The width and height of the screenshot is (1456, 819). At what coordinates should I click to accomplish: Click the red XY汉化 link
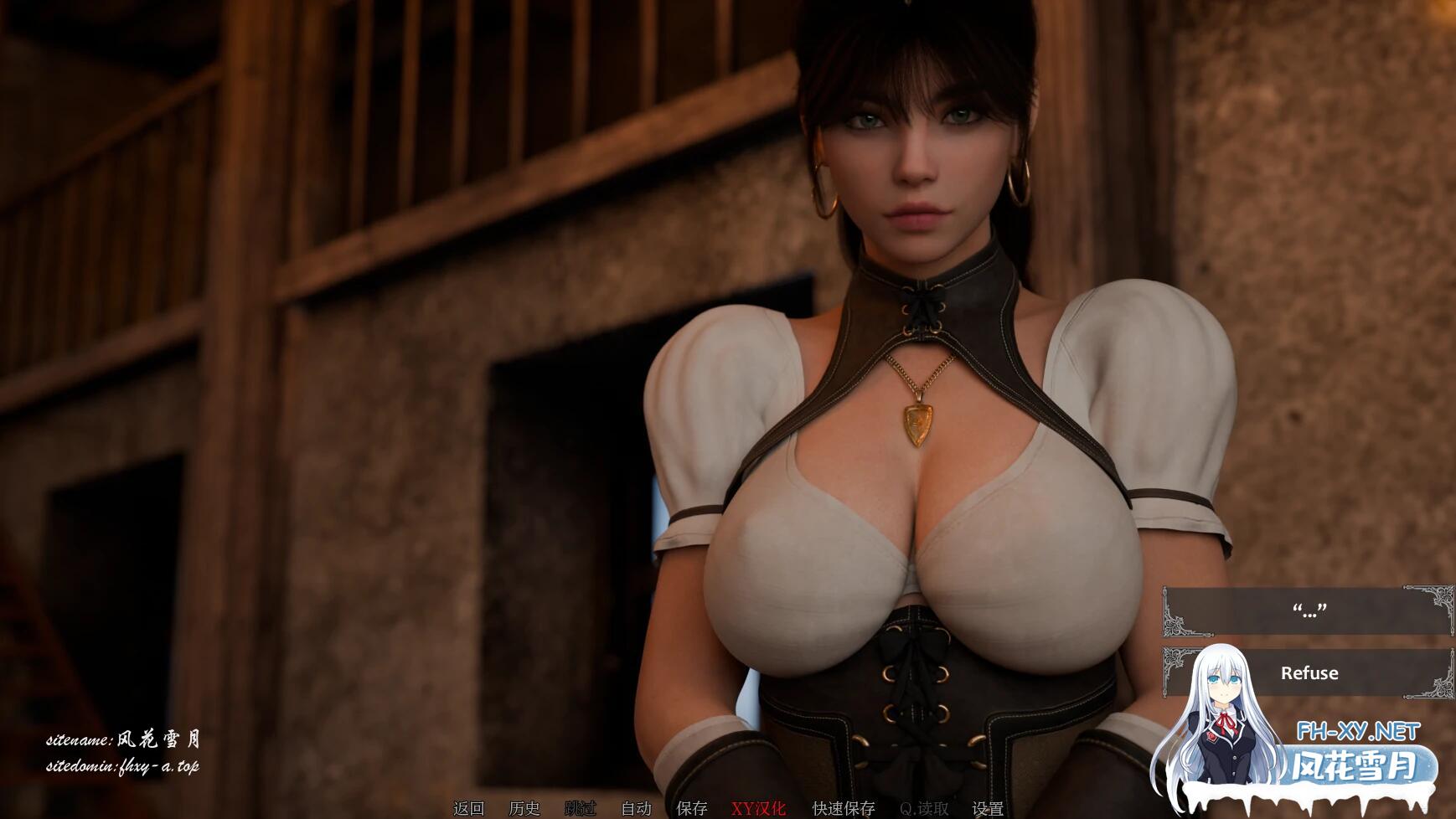point(759,808)
